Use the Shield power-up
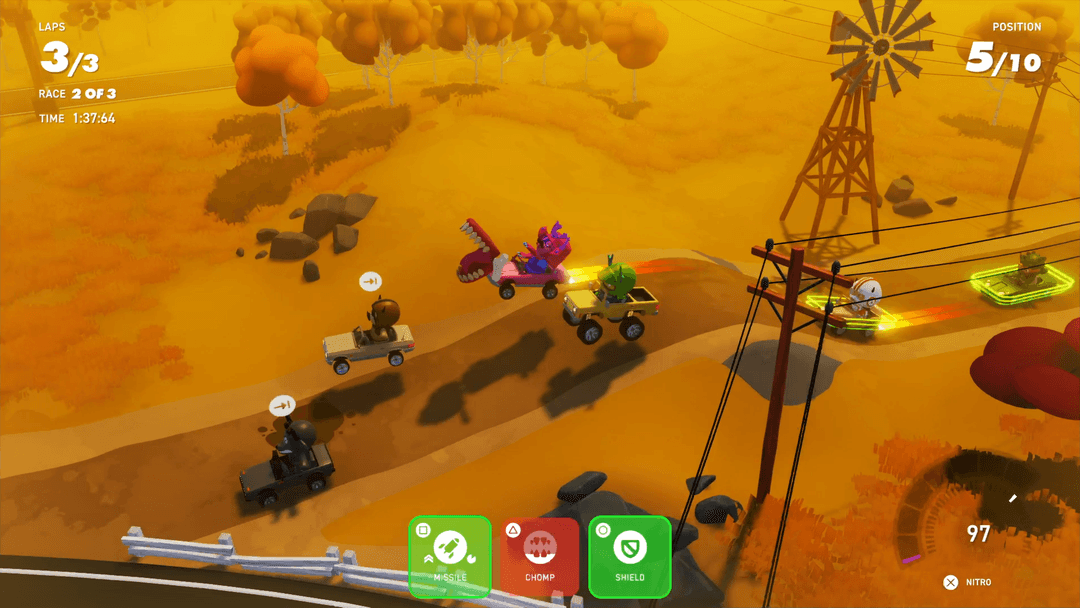The image size is (1080, 608). pyautogui.click(x=630, y=556)
